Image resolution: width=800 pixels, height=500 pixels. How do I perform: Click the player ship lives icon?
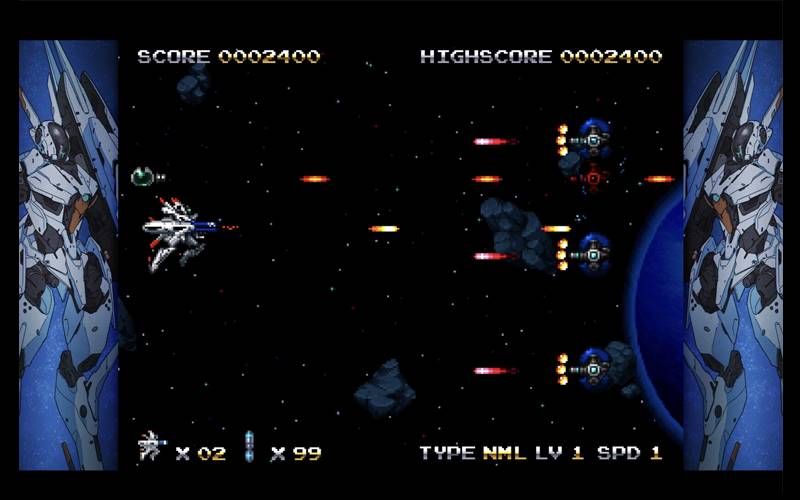151,446
